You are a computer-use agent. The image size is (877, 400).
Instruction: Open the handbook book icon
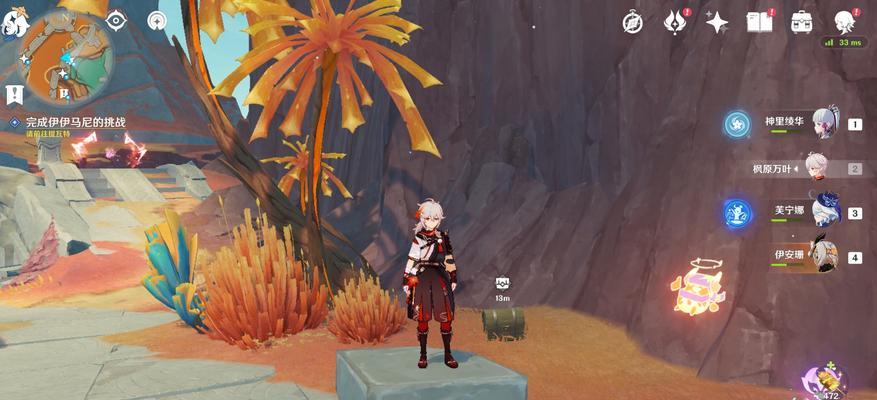click(760, 22)
